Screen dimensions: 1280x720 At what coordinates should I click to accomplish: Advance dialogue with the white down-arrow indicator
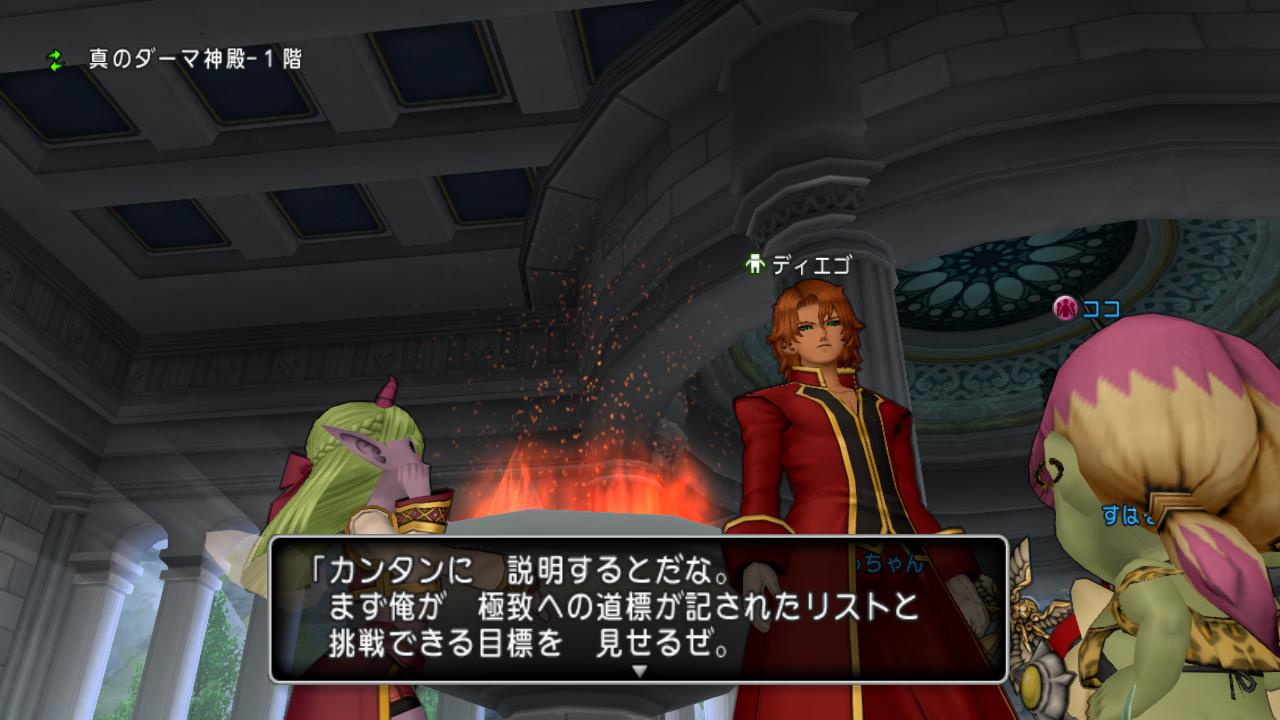pos(640,671)
